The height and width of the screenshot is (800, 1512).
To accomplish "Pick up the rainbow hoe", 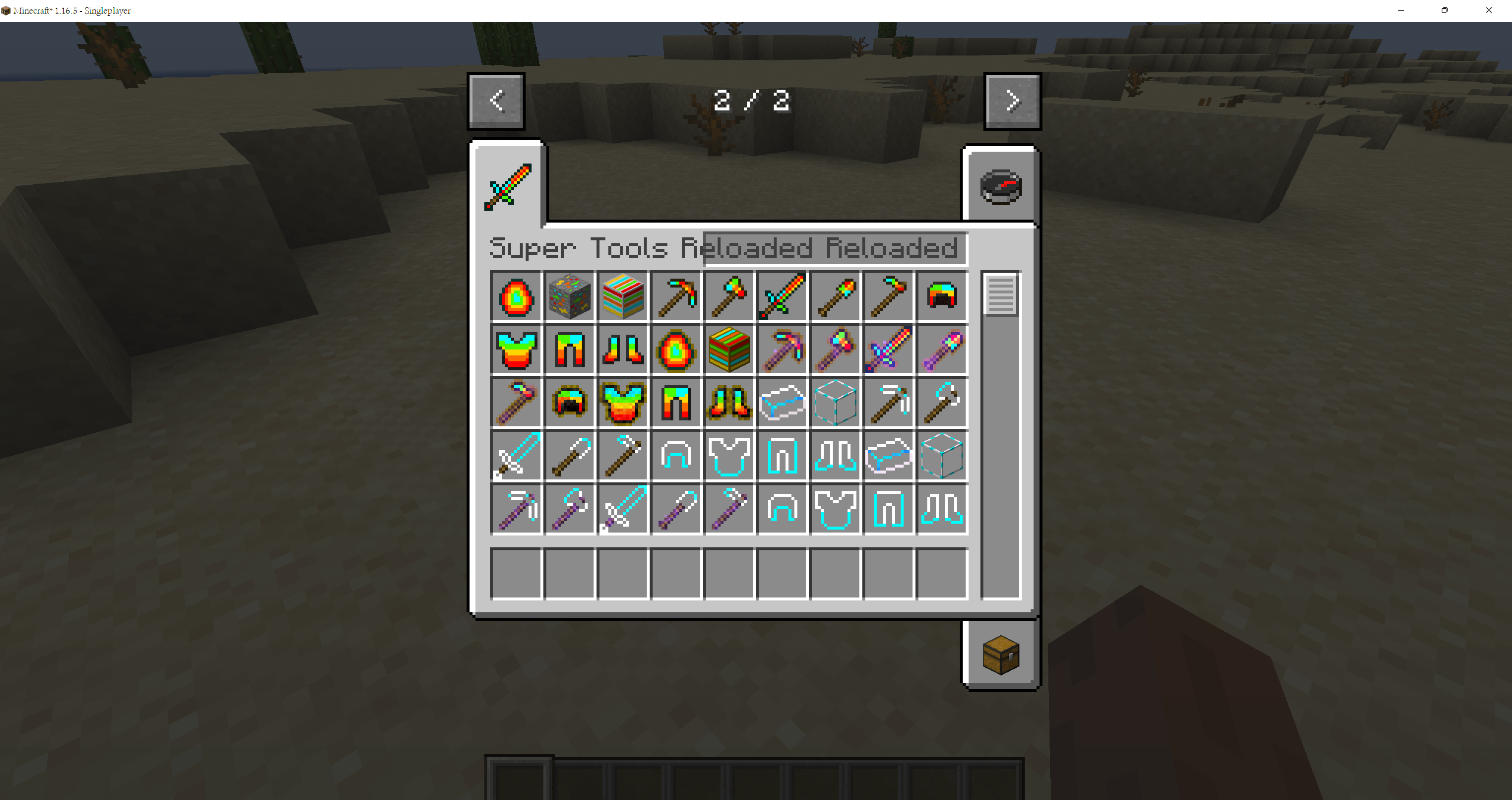I will tap(888, 296).
